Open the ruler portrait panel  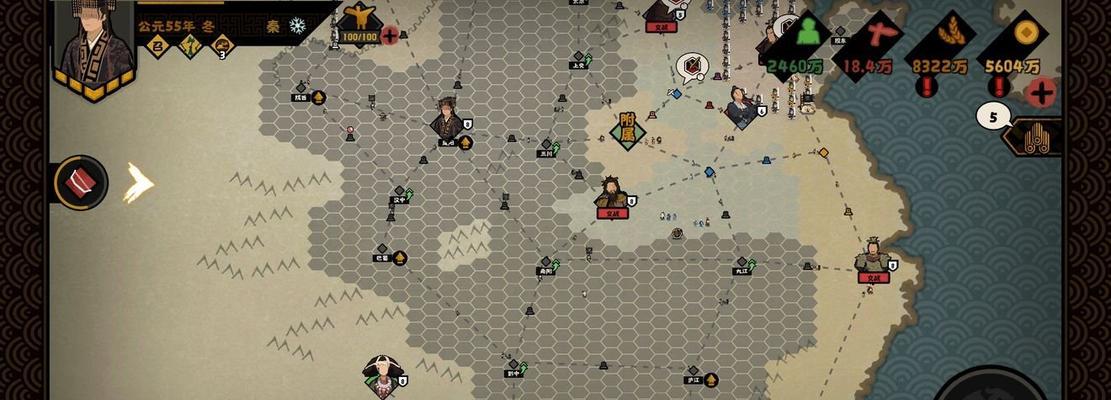click(97, 45)
